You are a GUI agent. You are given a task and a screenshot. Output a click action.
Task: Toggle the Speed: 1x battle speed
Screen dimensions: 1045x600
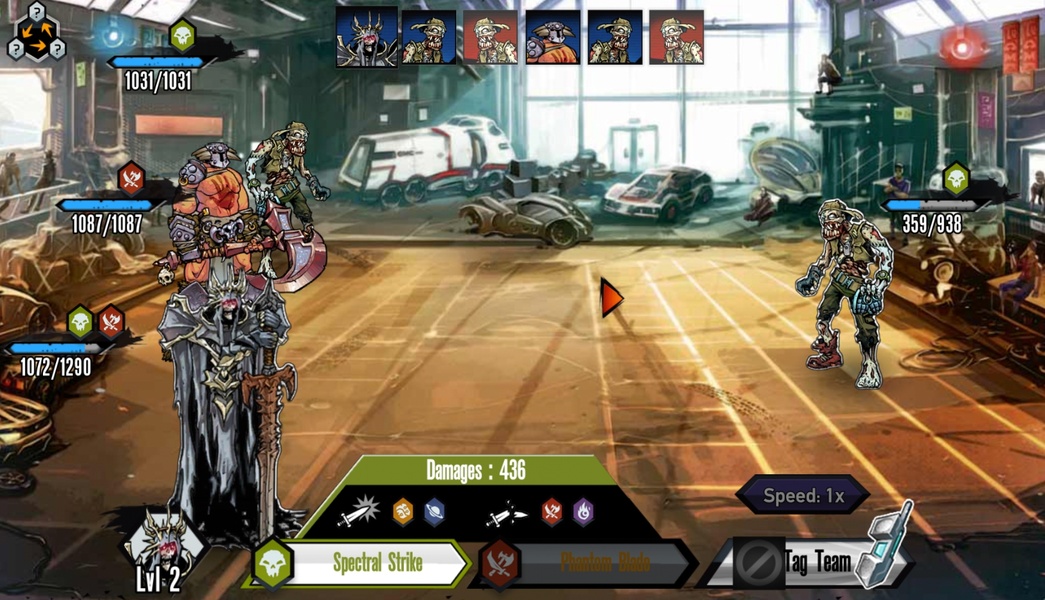coord(803,495)
